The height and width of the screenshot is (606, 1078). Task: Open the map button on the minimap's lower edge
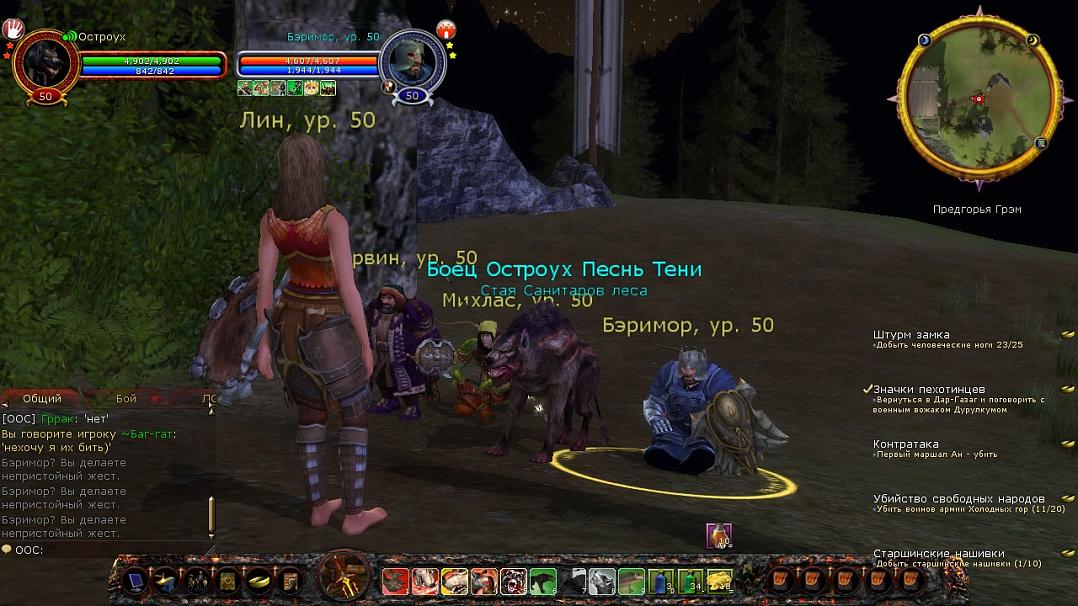pyautogui.click(x=1040, y=144)
